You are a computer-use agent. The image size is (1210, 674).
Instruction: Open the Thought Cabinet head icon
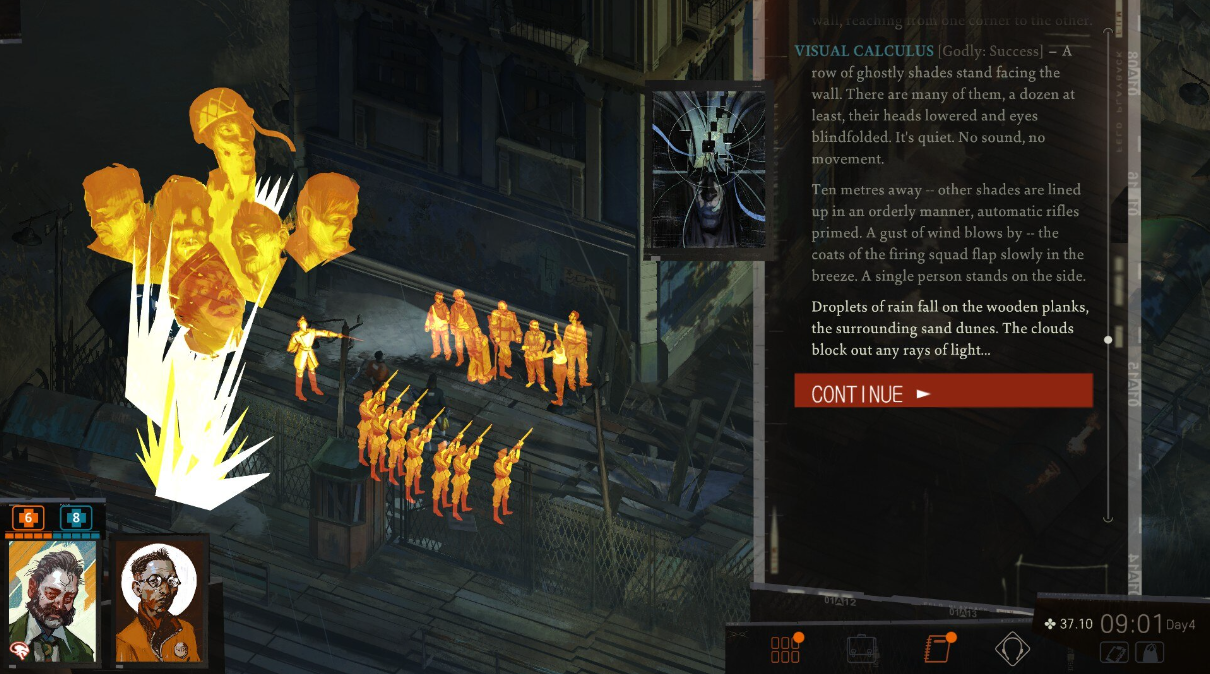[x=1012, y=650]
